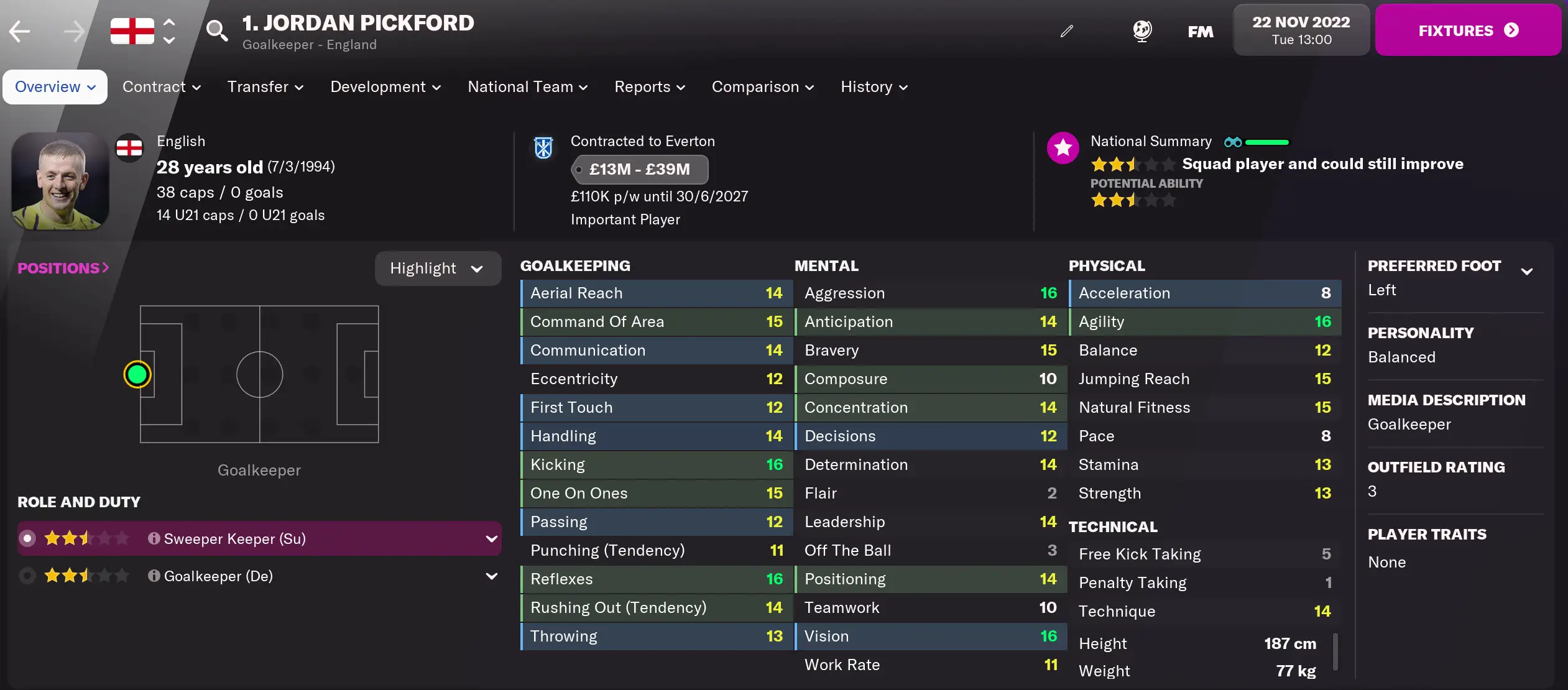Click the Fixtures button
The height and width of the screenshot is (690, 1568).
(x=1468, y=29)
